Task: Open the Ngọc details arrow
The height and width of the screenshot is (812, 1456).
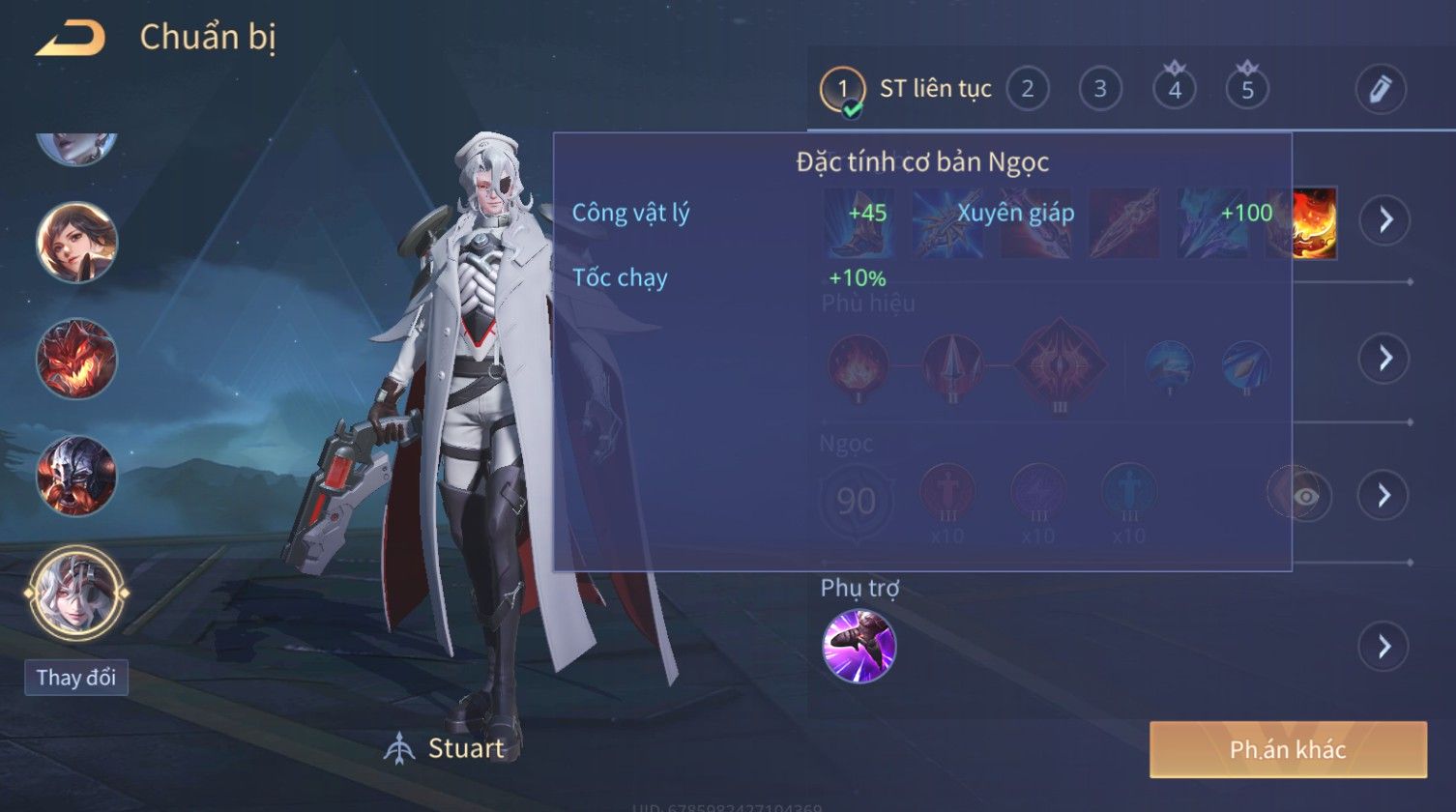Action: tap(1384, 496)
